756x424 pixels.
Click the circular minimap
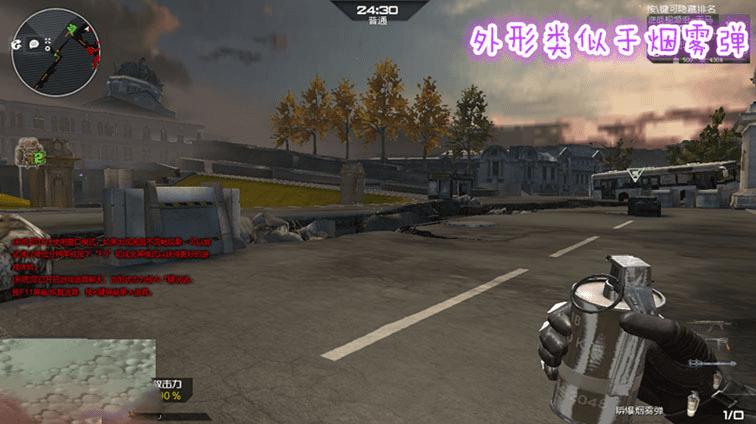52,52
